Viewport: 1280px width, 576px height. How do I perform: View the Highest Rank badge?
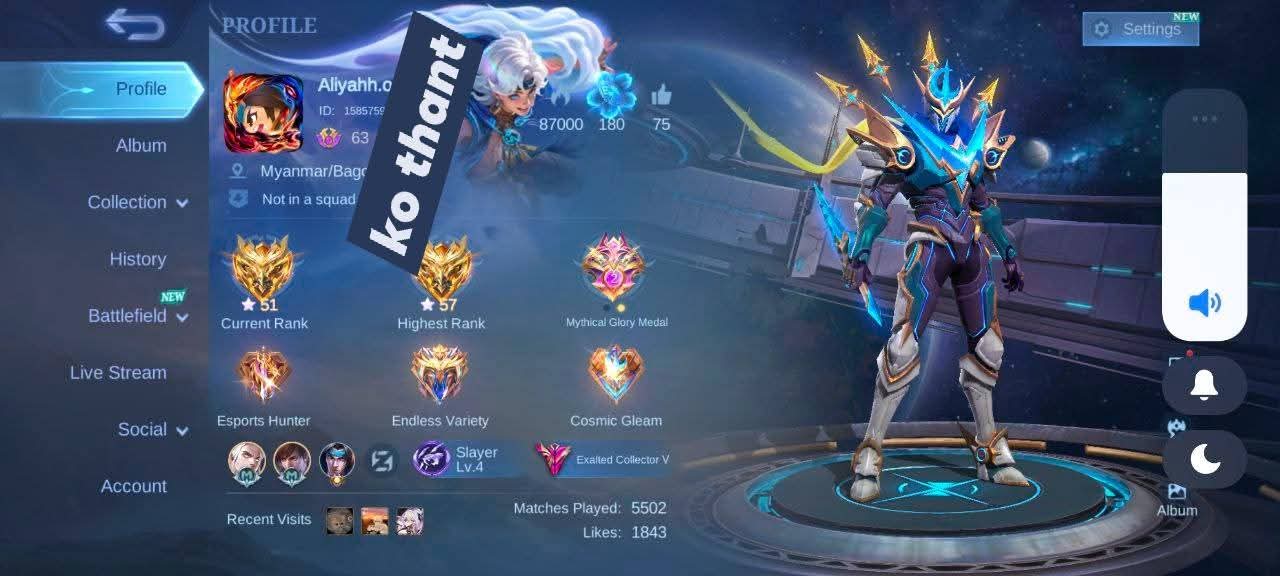click(442, 268)
